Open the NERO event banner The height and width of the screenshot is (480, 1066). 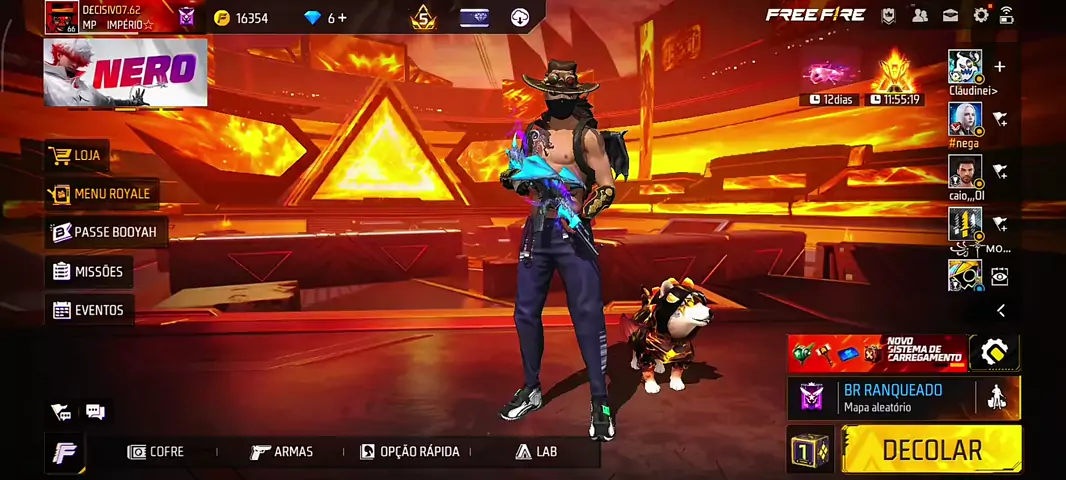[126, 72]
